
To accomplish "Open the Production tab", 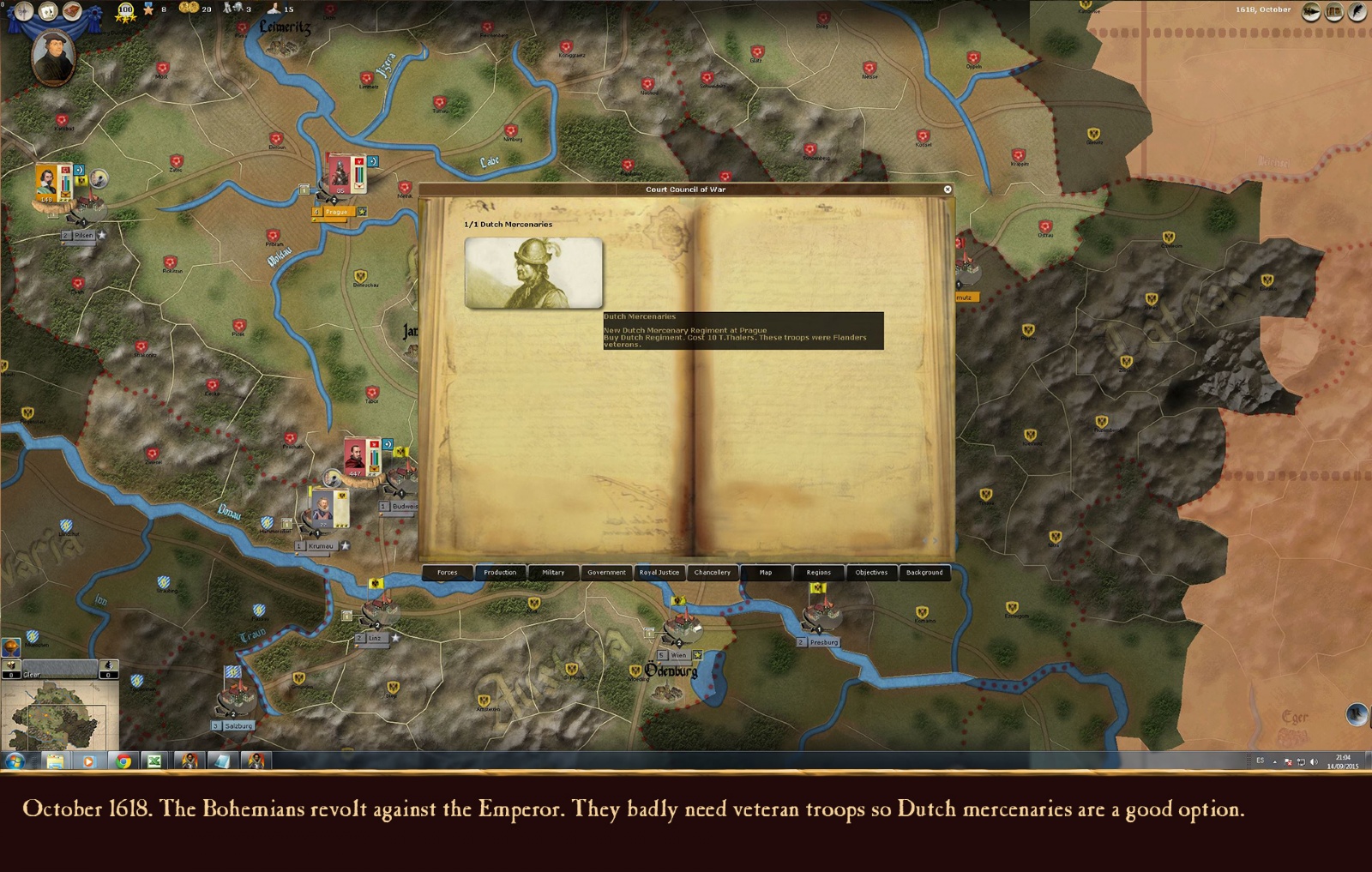I will [x=500, y=573].
